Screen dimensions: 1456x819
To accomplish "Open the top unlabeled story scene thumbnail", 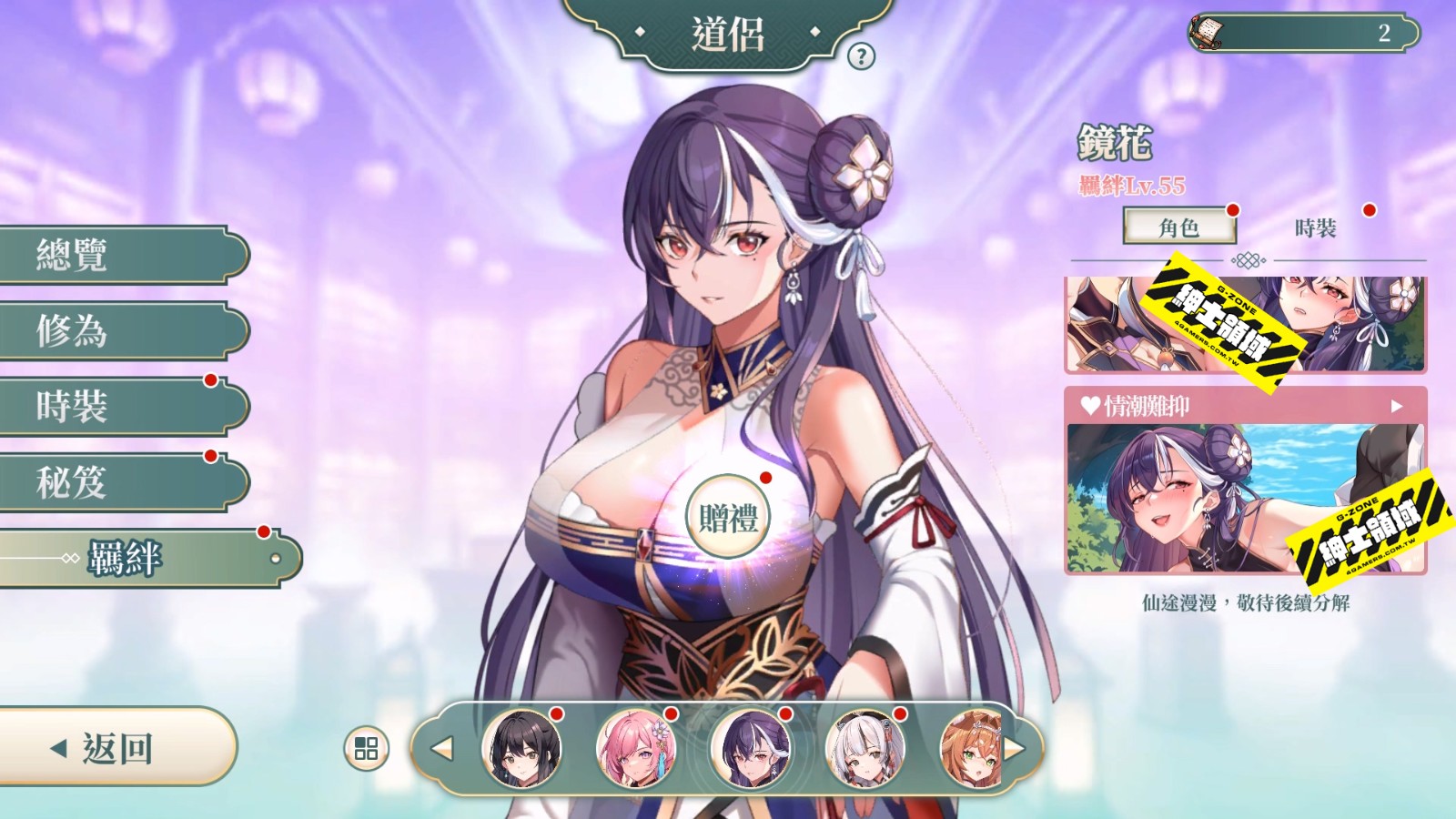I will [1245, 324].
